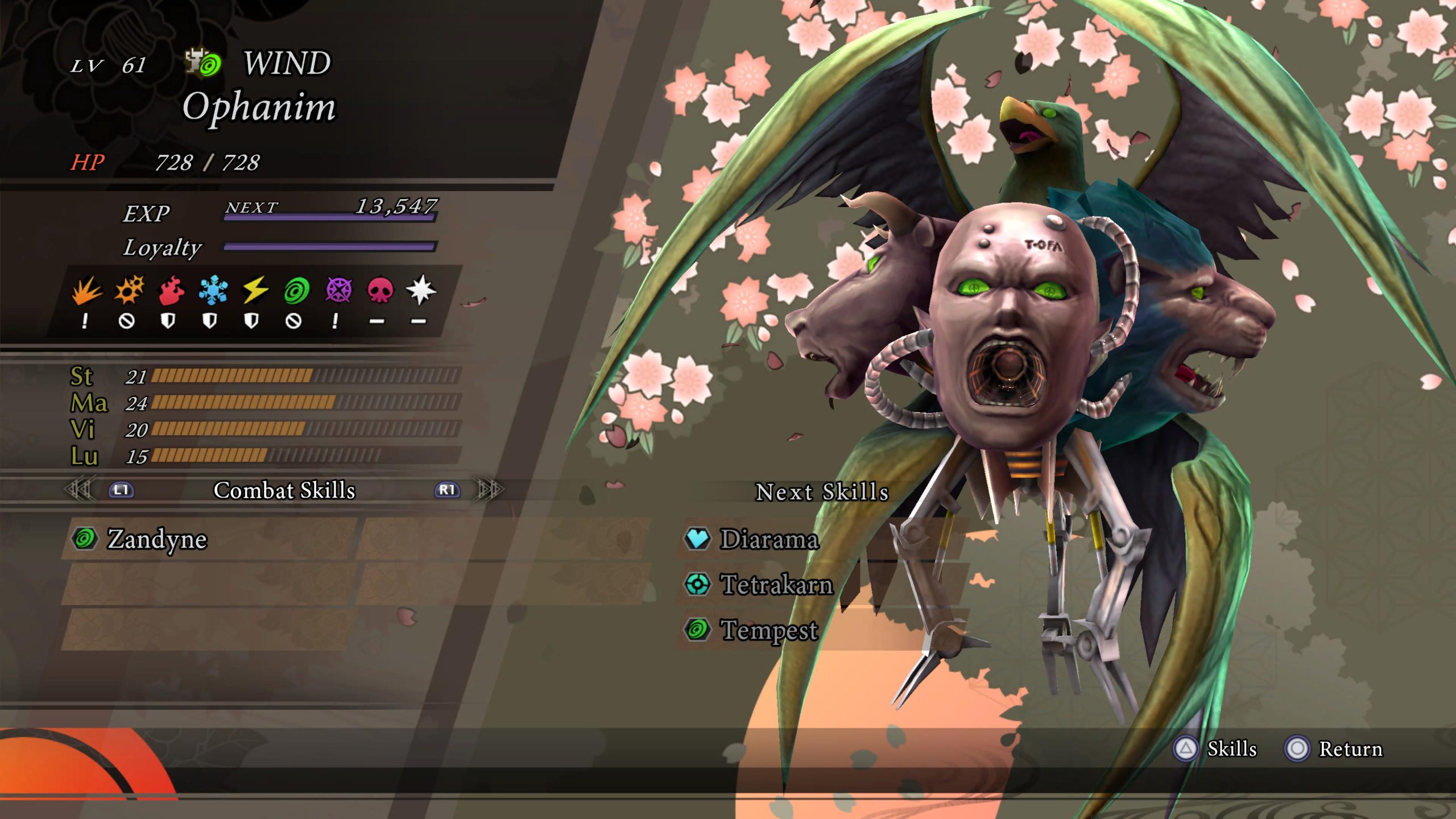Click the white almighty star icon

pyautogui.click(x=421, y=291)
